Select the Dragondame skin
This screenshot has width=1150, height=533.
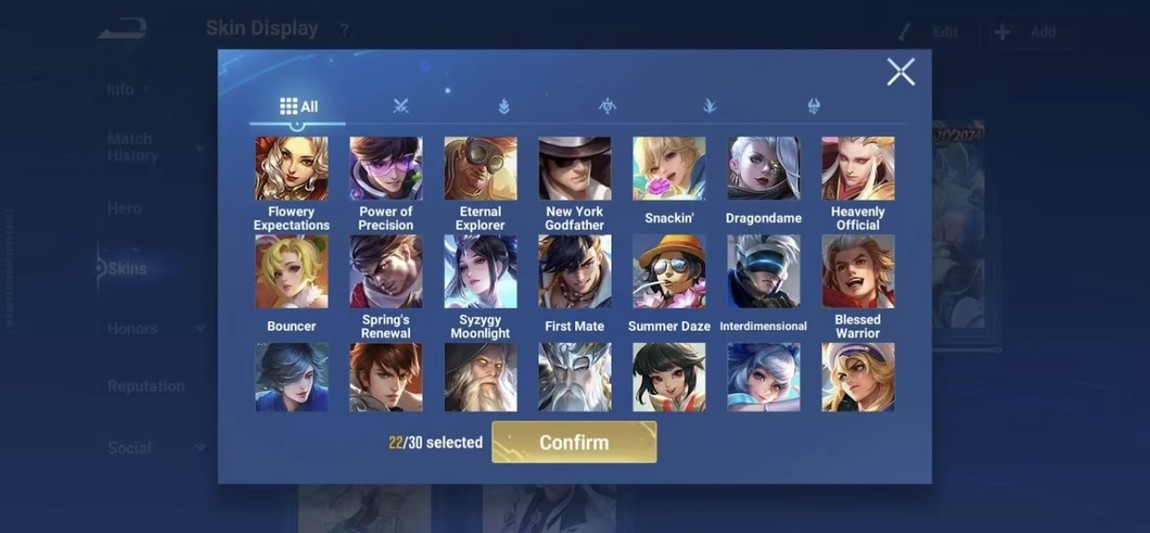[x=763, y=169]
